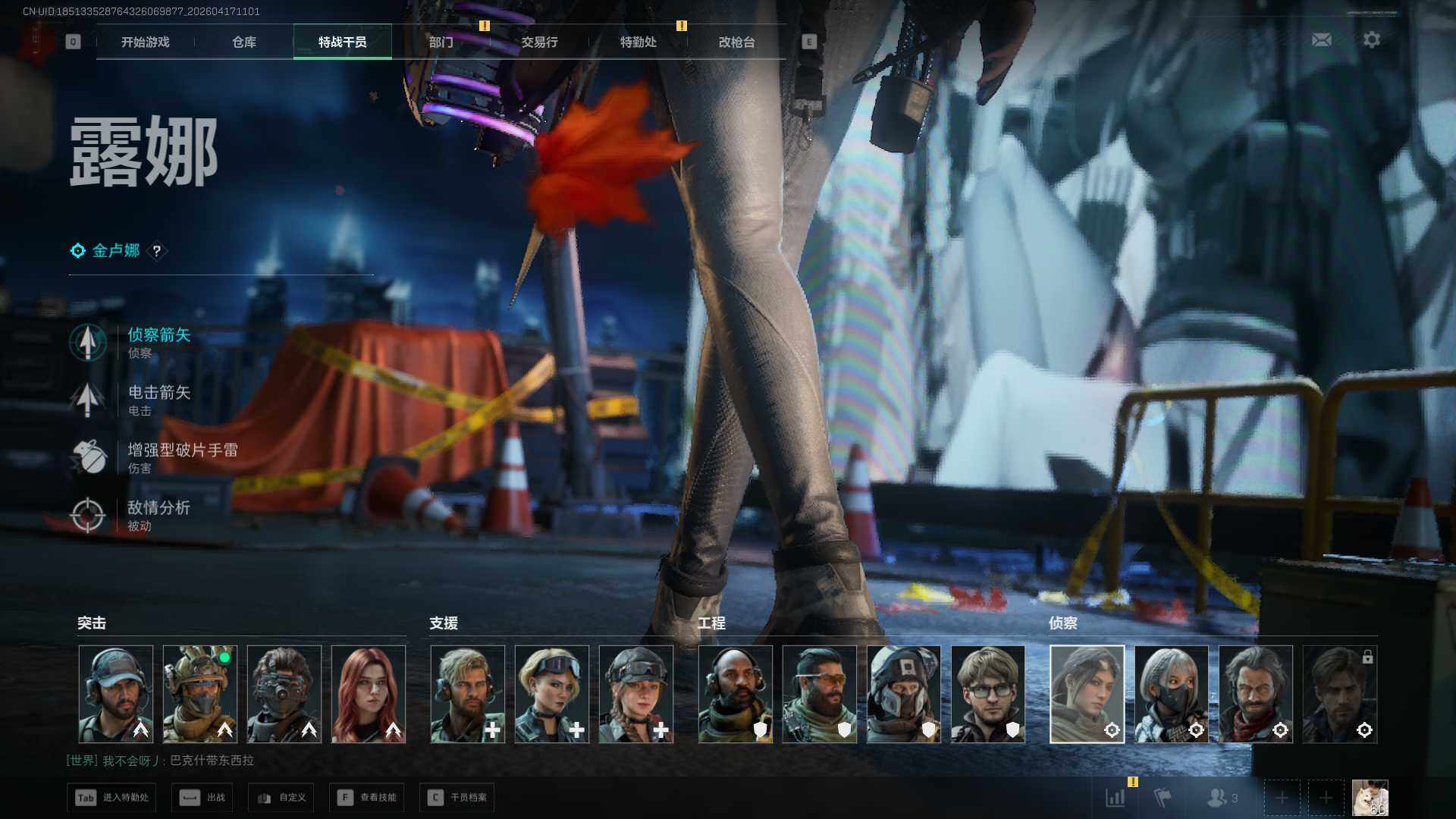Switch to the 开始游戏 tab
Screen dimensions: 1456x819
(x=145, y=42)
